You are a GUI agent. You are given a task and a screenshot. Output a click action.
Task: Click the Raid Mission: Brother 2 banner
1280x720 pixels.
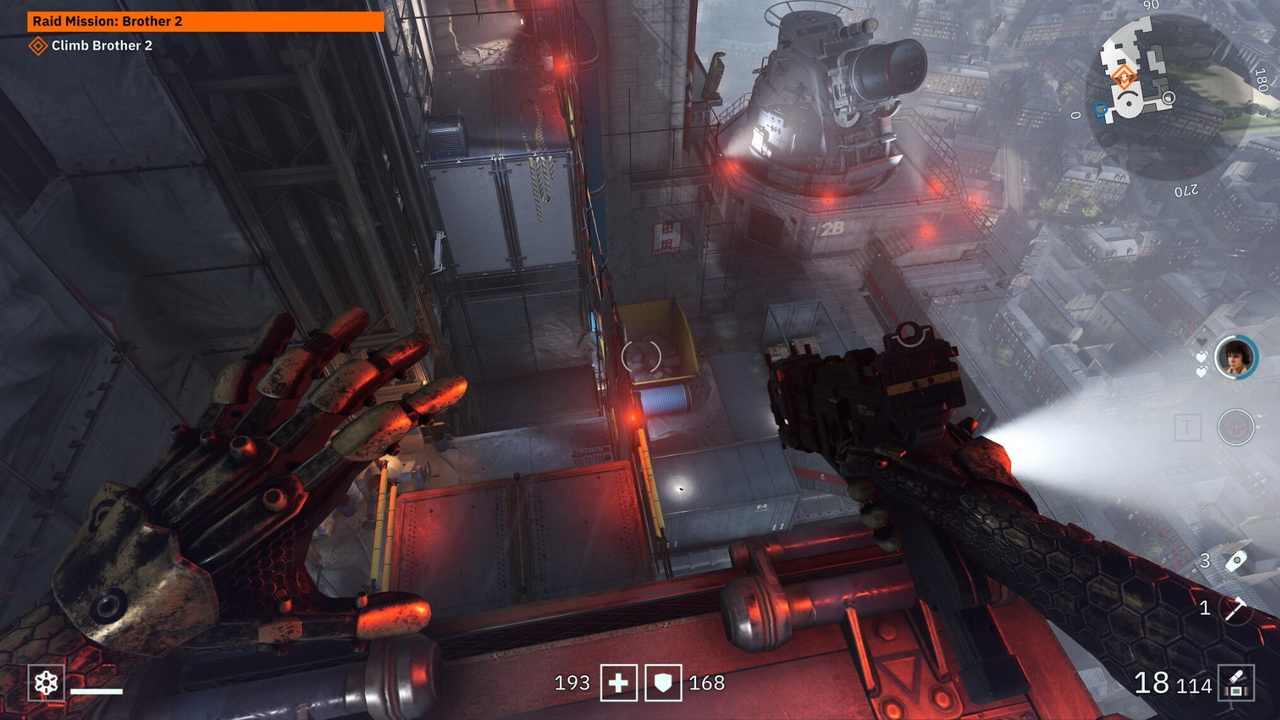click(206, 21)
